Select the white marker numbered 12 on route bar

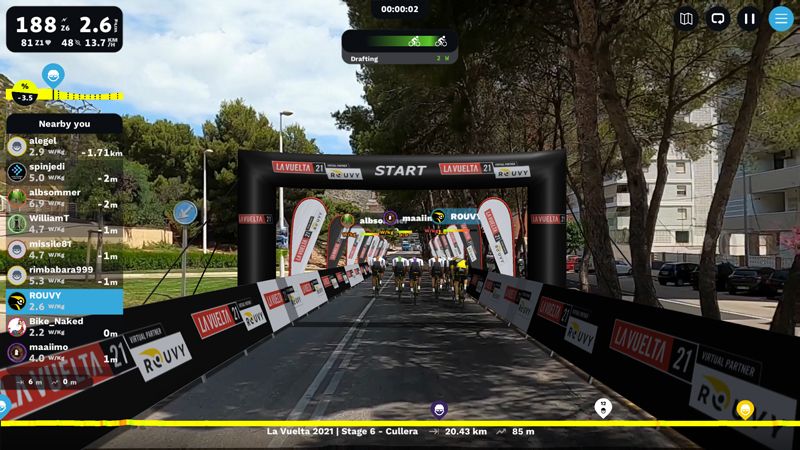603,407
